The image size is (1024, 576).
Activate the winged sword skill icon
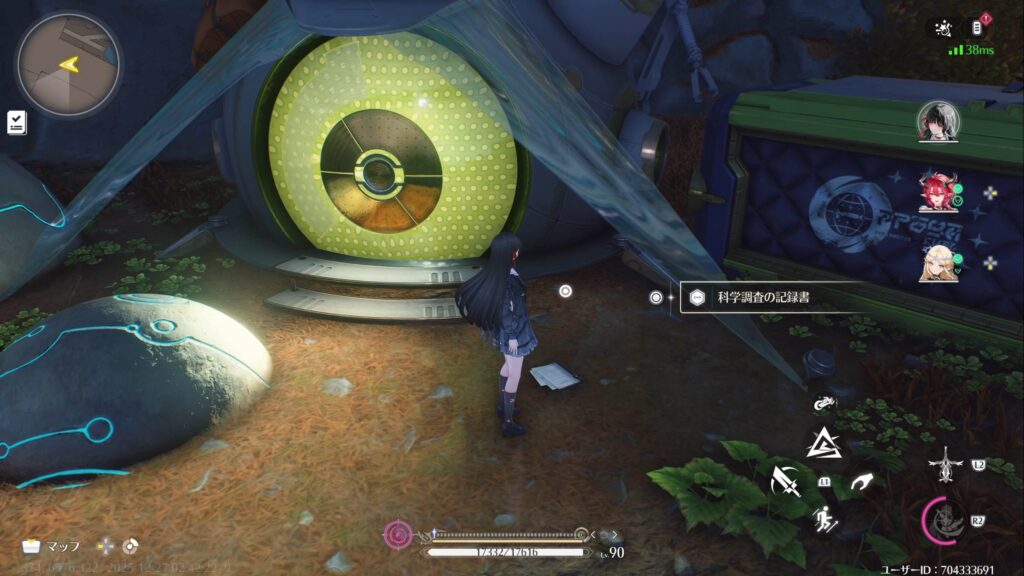[x=945, y=465]
